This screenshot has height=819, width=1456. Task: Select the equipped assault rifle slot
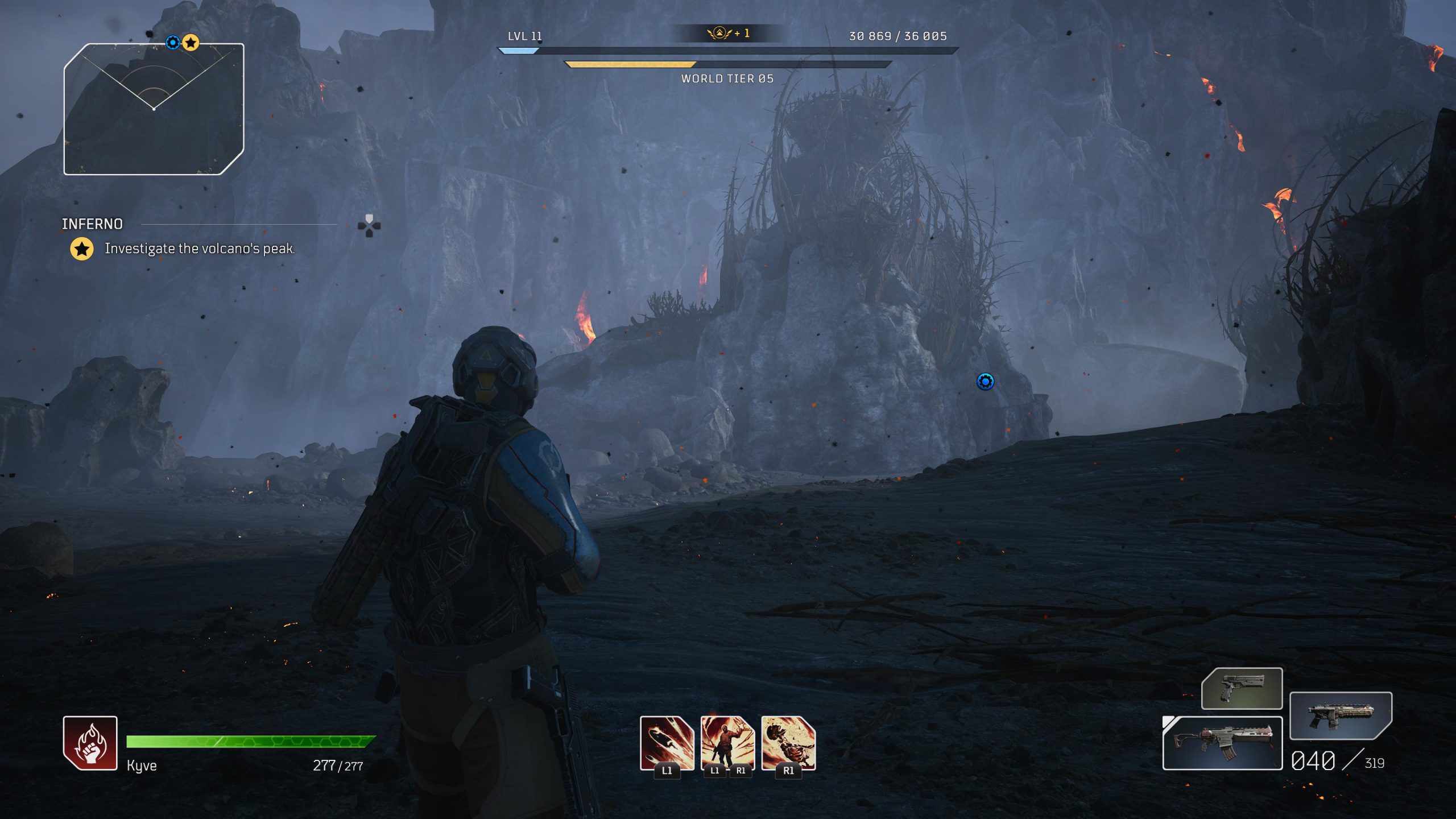pyautogui.click(x=1222, y=743)
